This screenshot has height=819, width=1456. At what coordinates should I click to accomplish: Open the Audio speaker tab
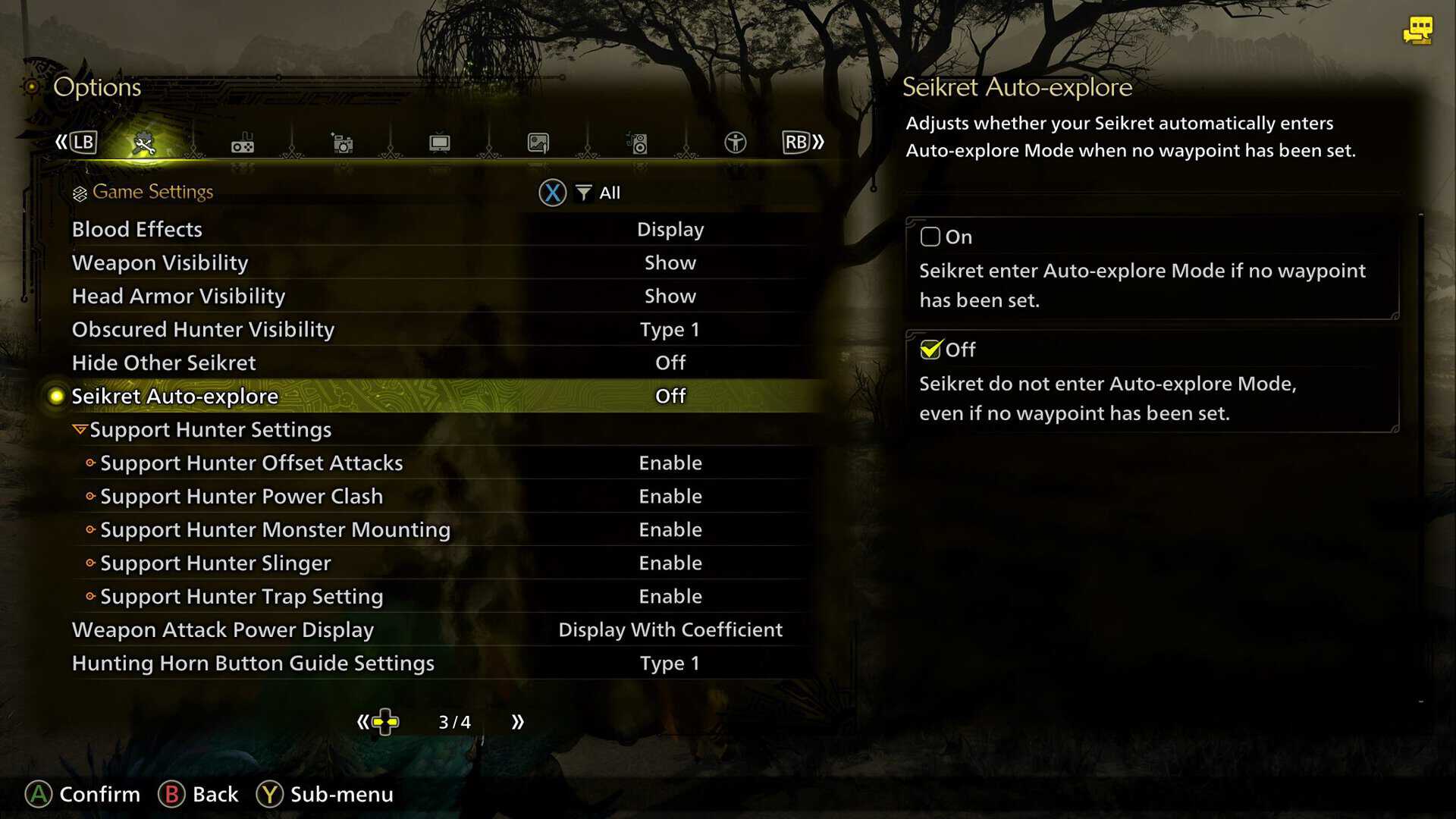point(637,143)
